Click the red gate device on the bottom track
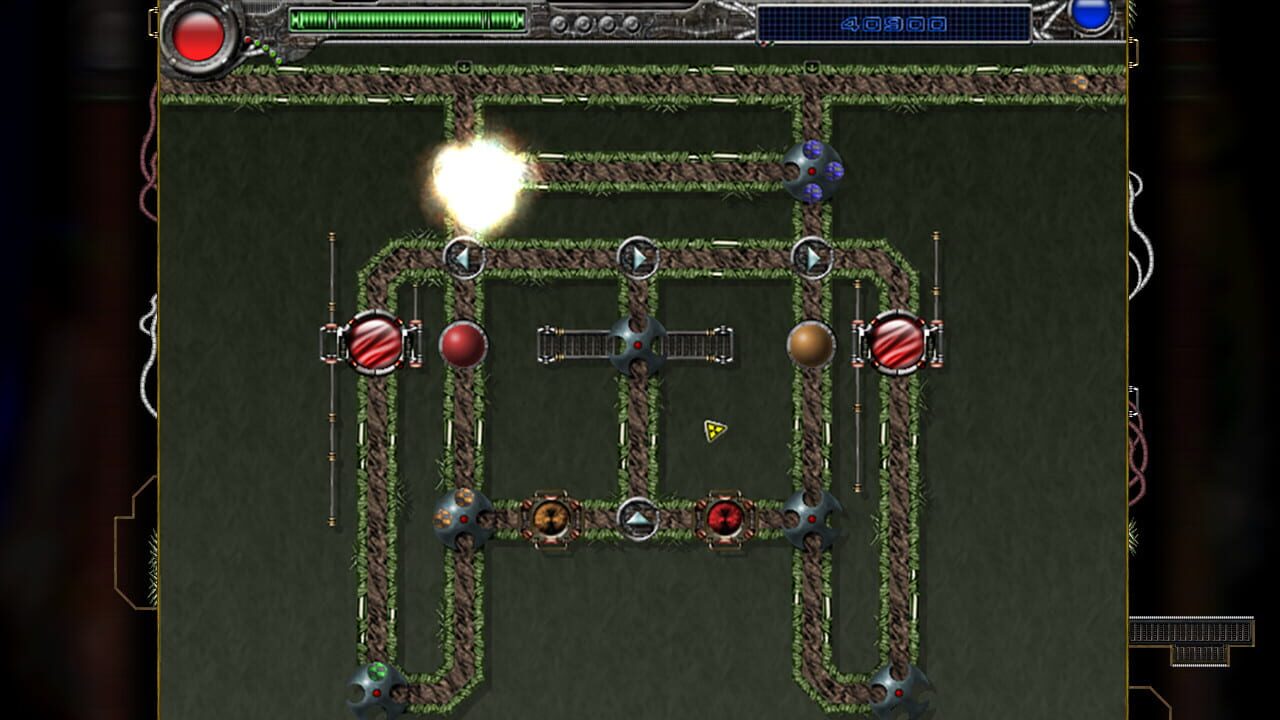Image resolution: width=1280 pixels, height=720 pixels. pos(724,518)
